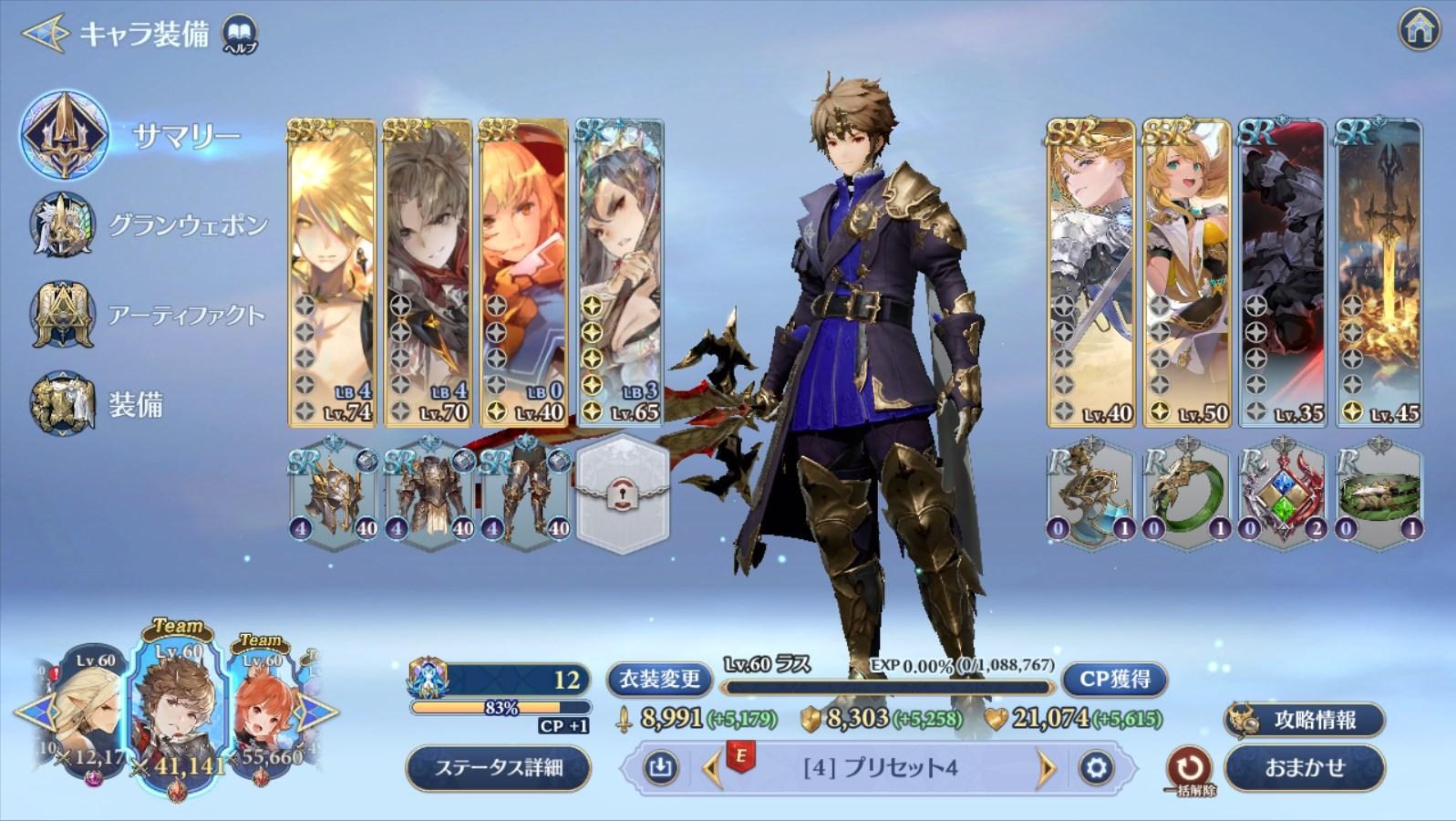Tap the locked equipment slot

click(624, 495)
